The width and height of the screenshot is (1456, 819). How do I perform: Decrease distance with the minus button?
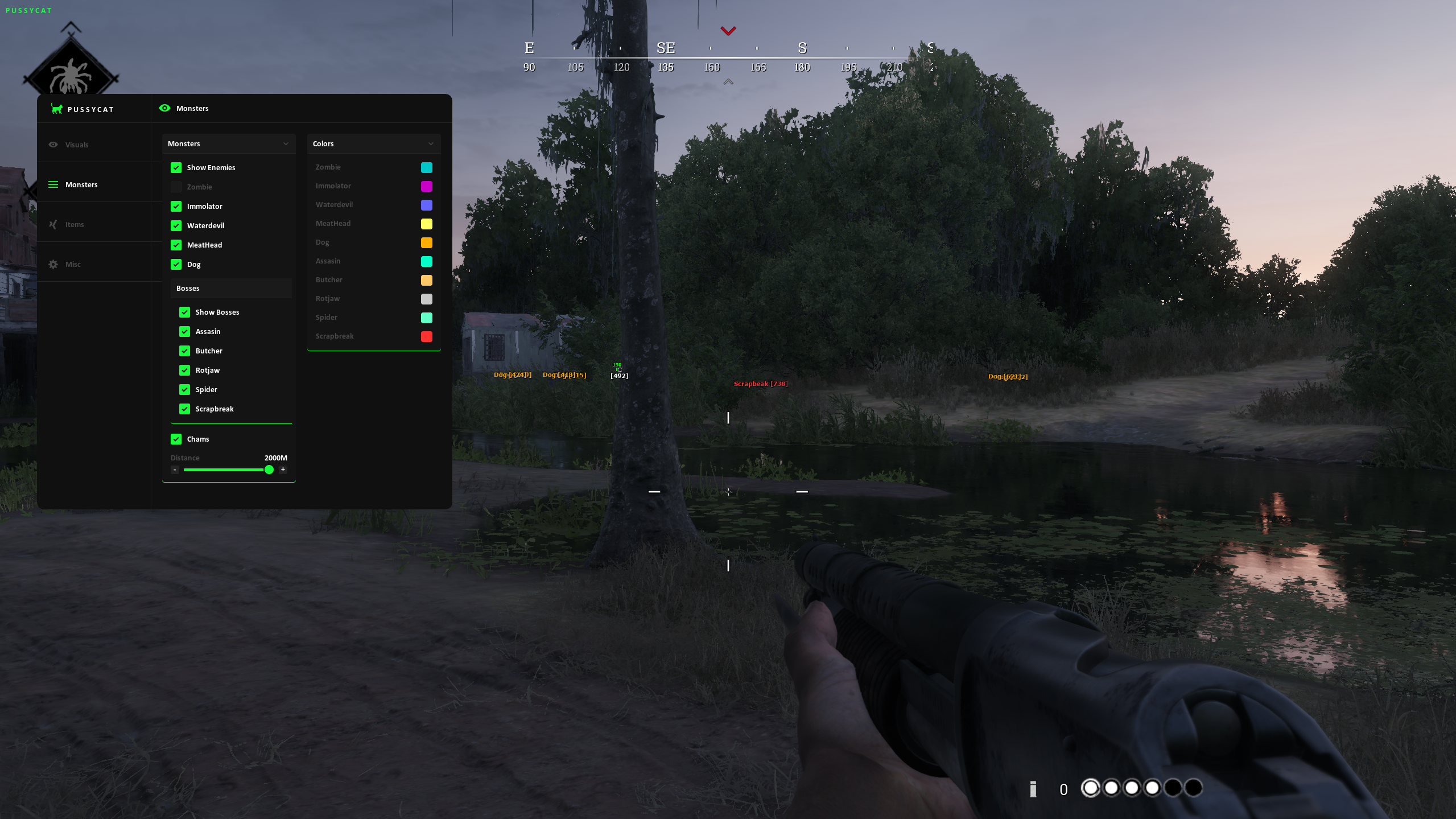pyautogui.click(x=175, y=470)
